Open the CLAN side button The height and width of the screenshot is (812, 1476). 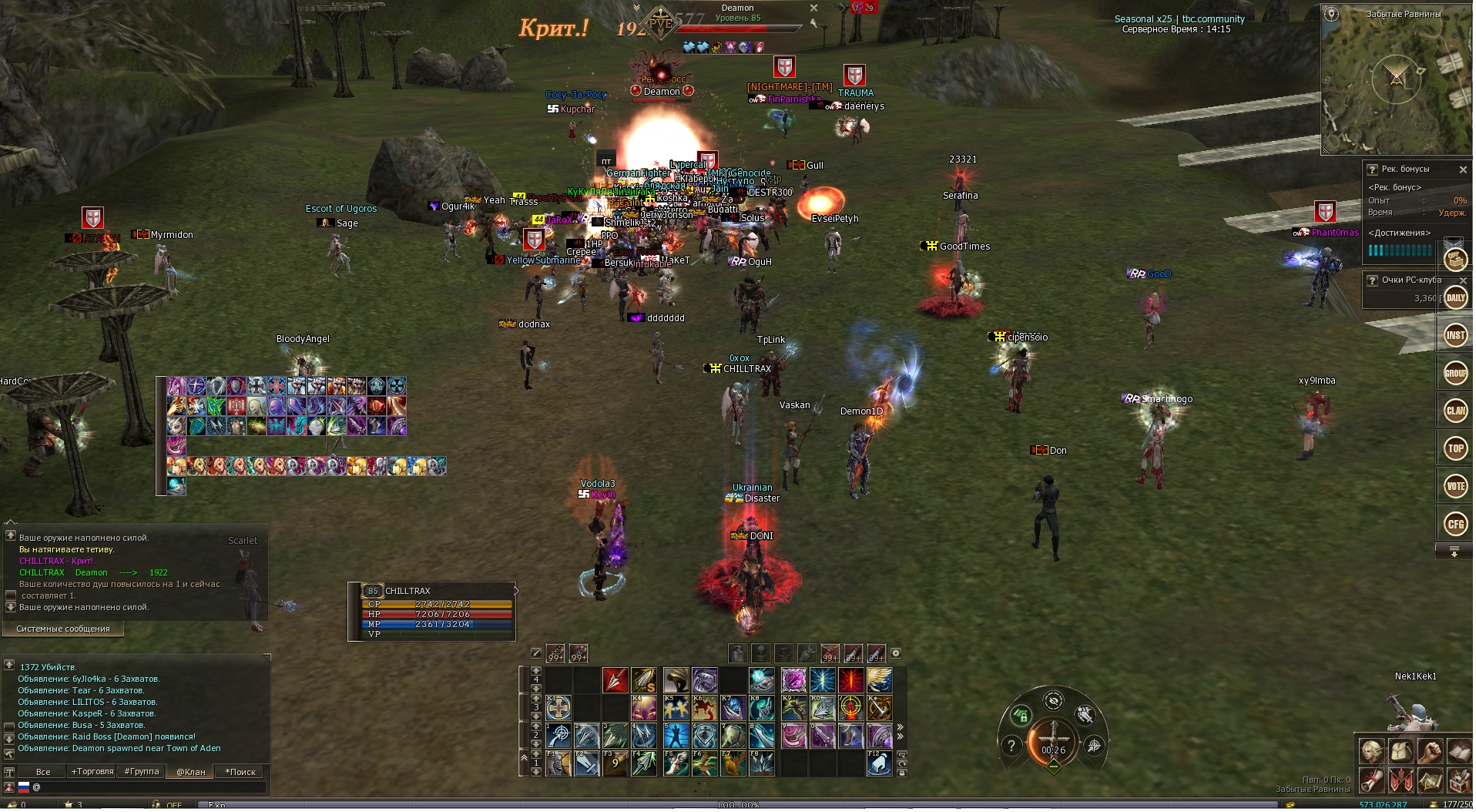1454,411
